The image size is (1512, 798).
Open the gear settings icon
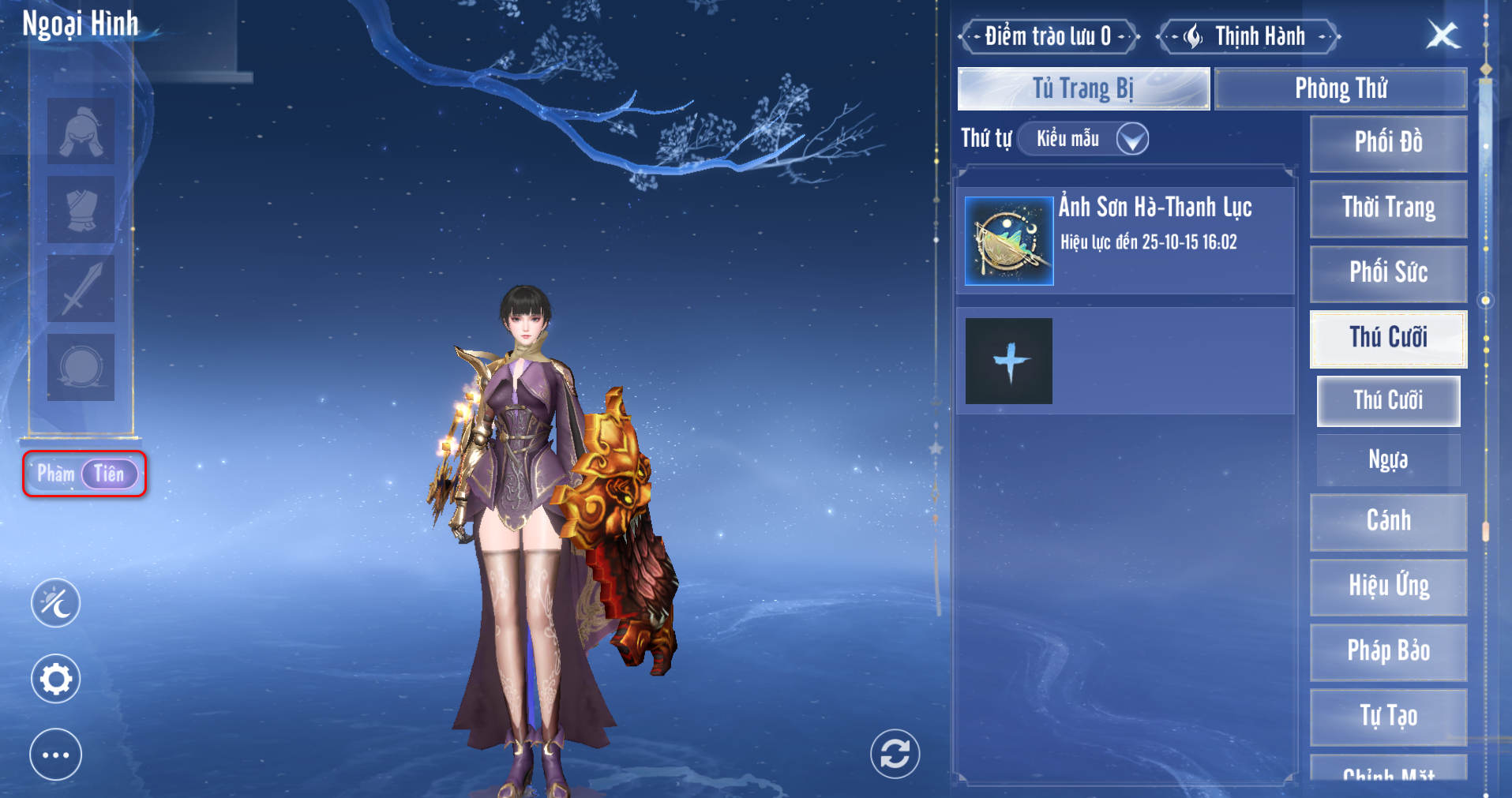click(55, 679)
